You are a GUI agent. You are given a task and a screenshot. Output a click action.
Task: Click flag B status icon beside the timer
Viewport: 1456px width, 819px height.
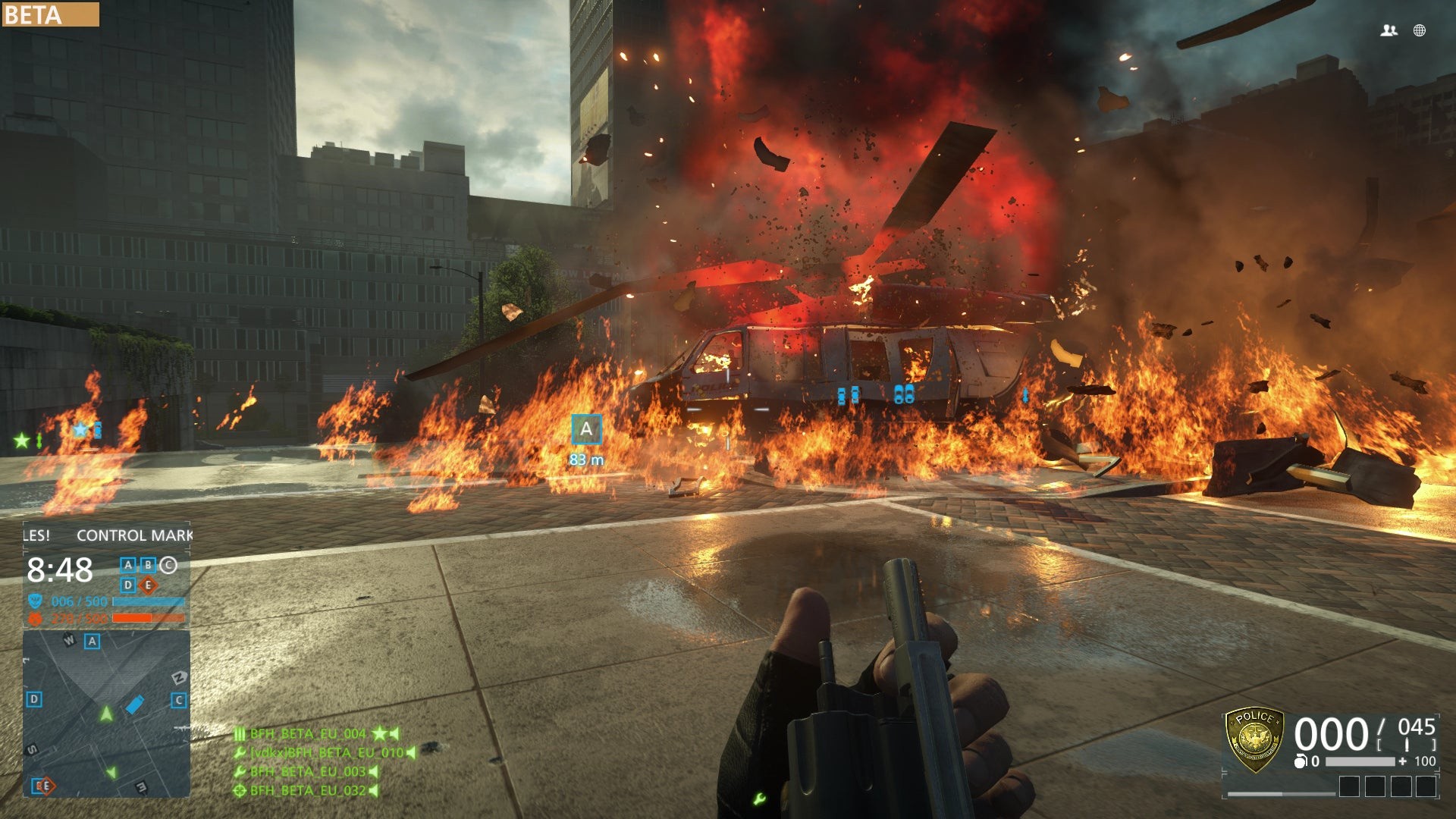tap(148, 565)
